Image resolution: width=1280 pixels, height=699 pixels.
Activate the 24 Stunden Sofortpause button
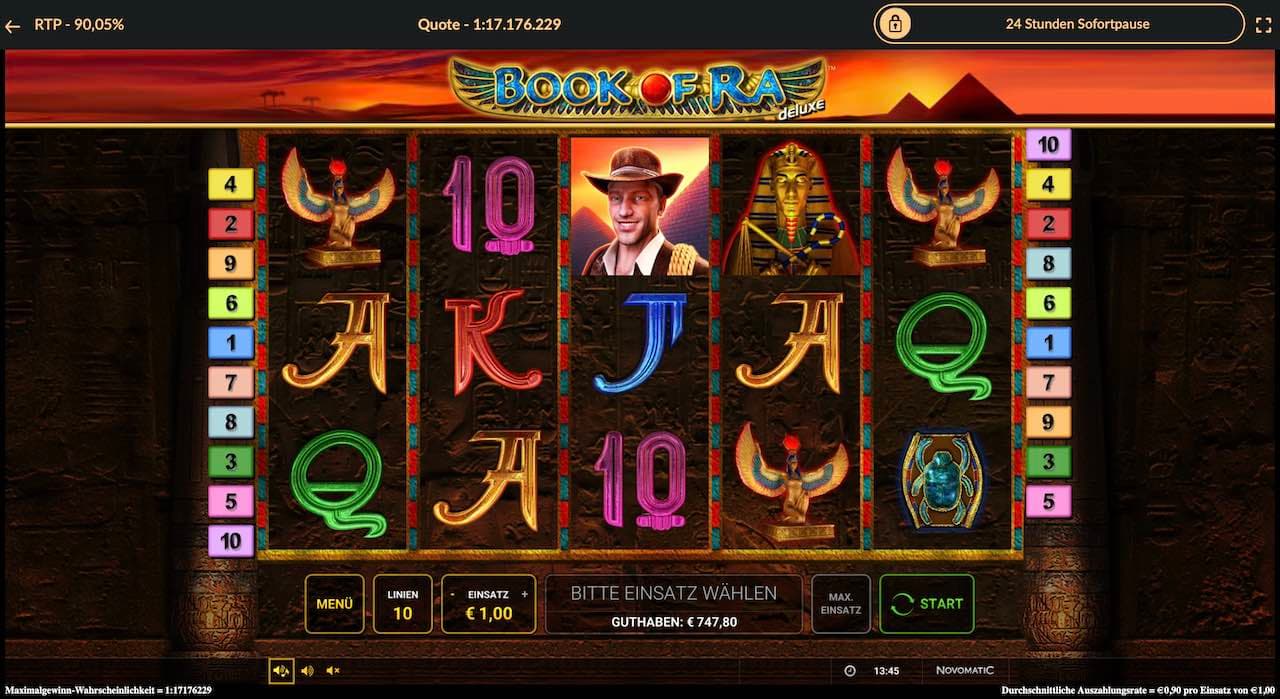coord(1062,24)
